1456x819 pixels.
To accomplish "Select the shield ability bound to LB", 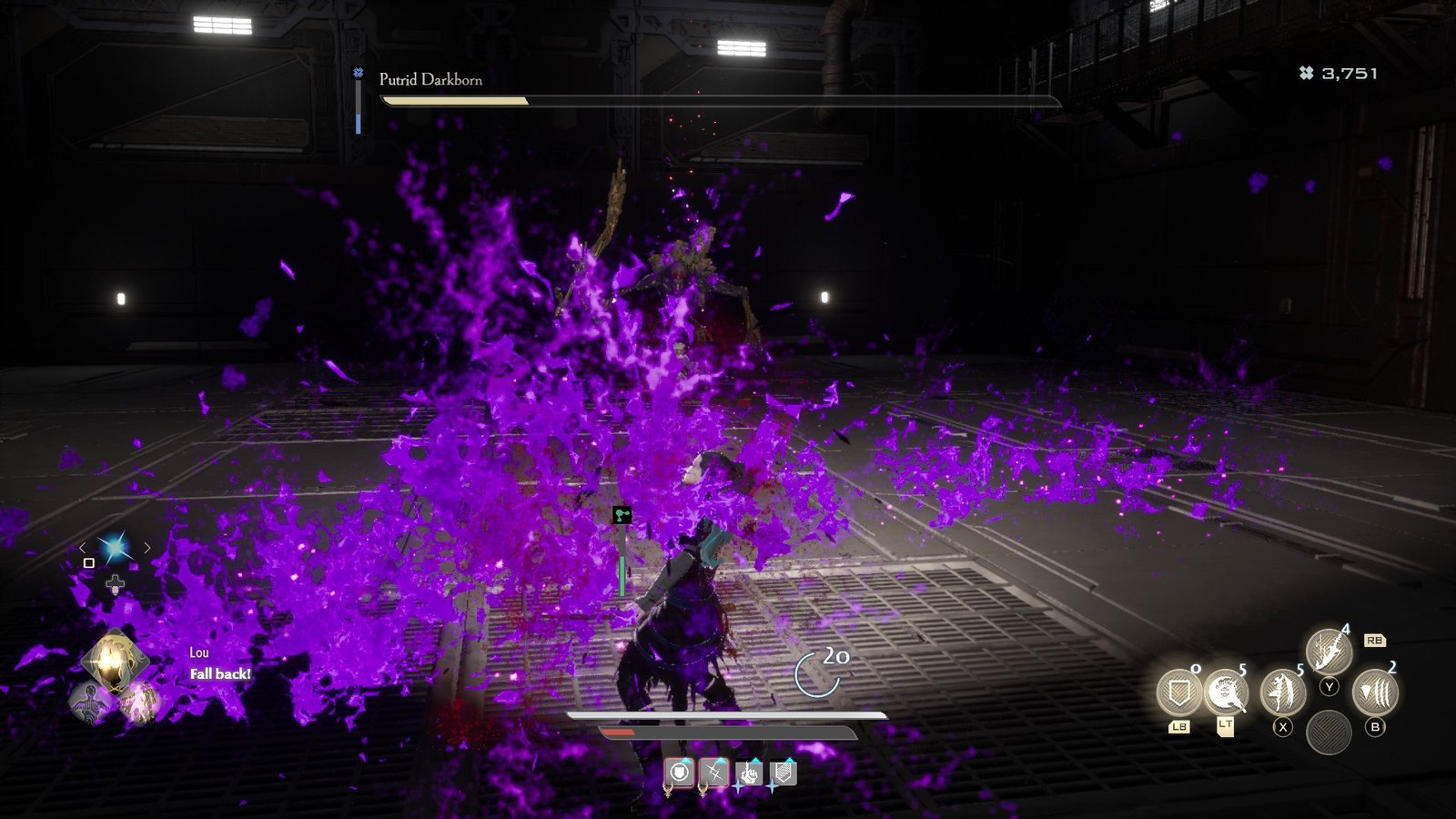I will (x=1180, y=692).
